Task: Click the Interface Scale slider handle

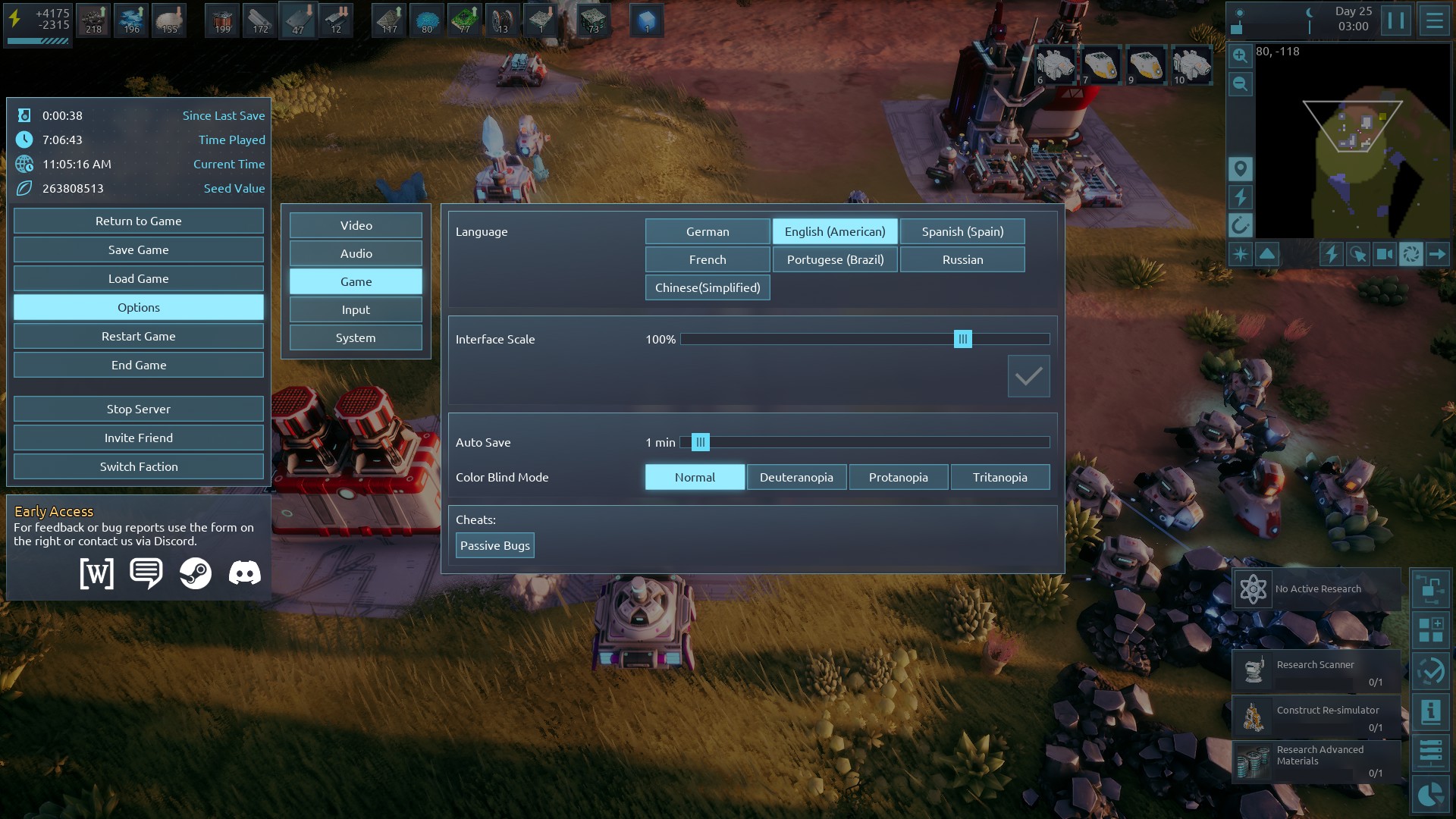Action: click(962, 339)
